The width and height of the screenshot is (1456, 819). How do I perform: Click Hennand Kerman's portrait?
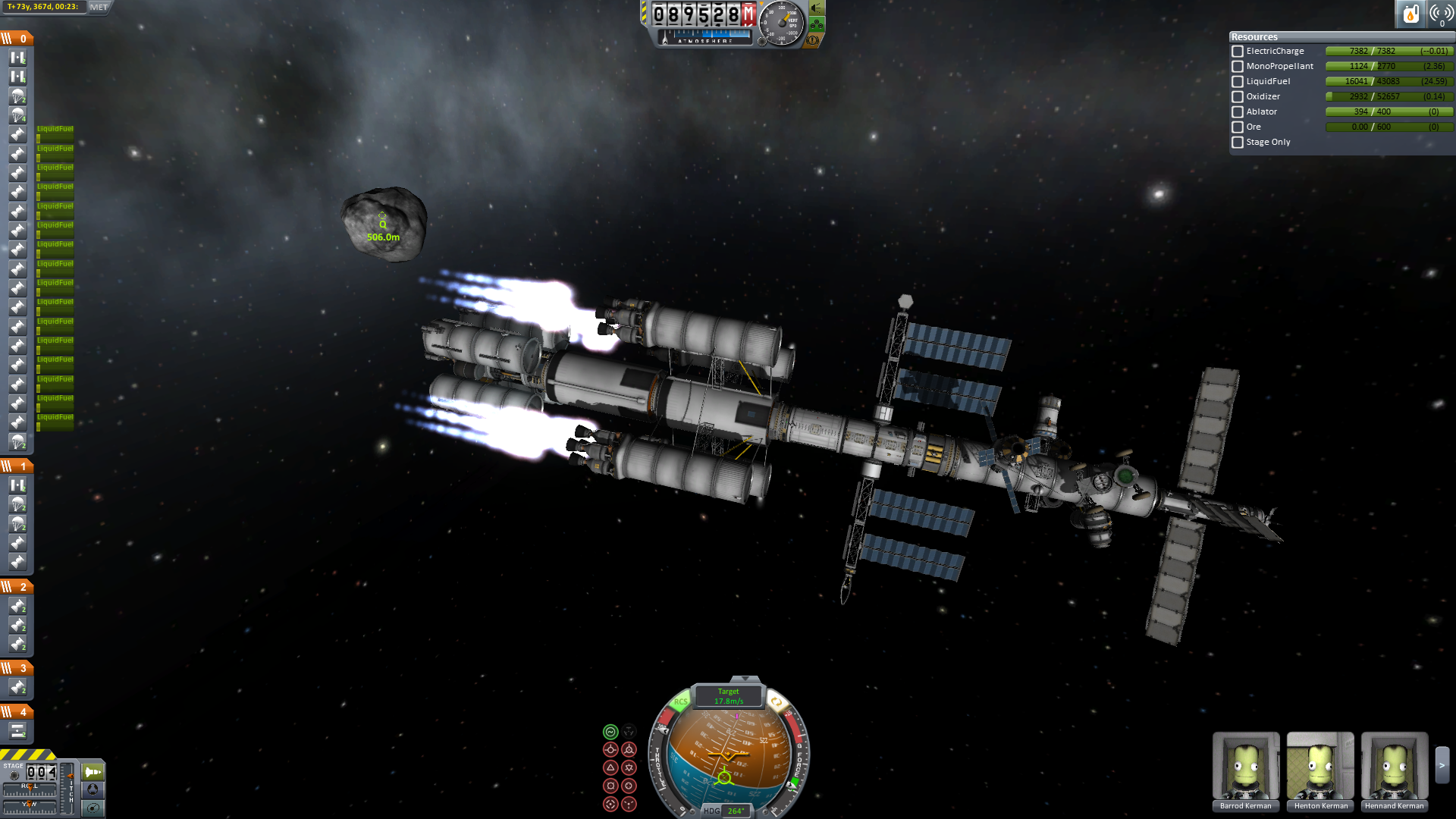pos(1395,767)
